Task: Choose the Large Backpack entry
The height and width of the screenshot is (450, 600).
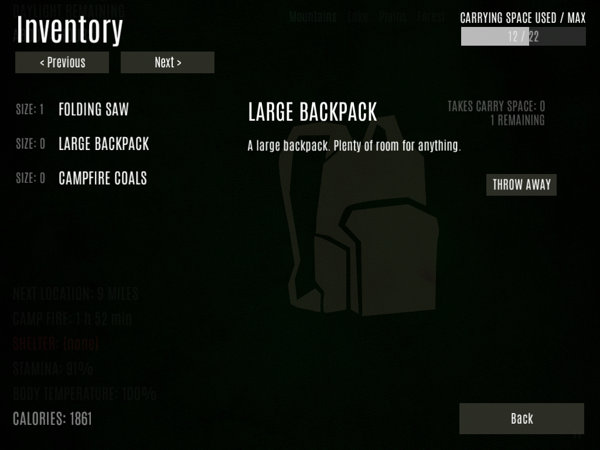Action: 103,144
